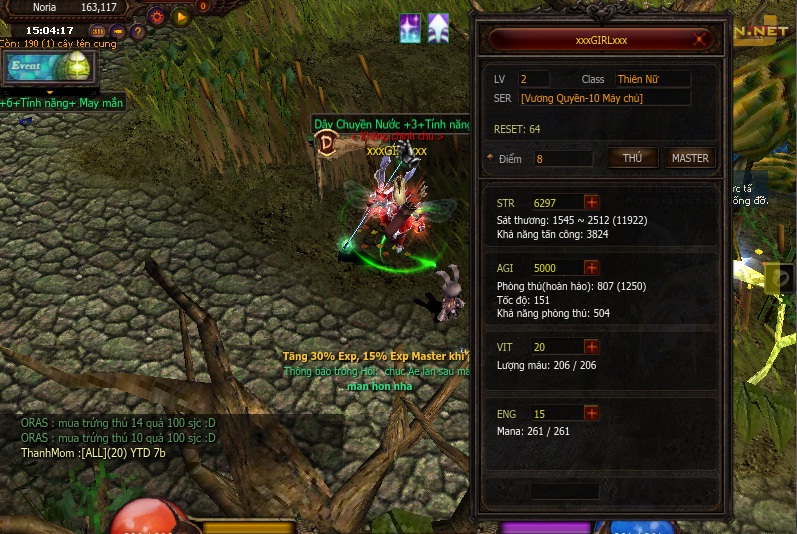Click the orange play arrow button
Screen dimensions: 797x534
[x=181, y=16]
